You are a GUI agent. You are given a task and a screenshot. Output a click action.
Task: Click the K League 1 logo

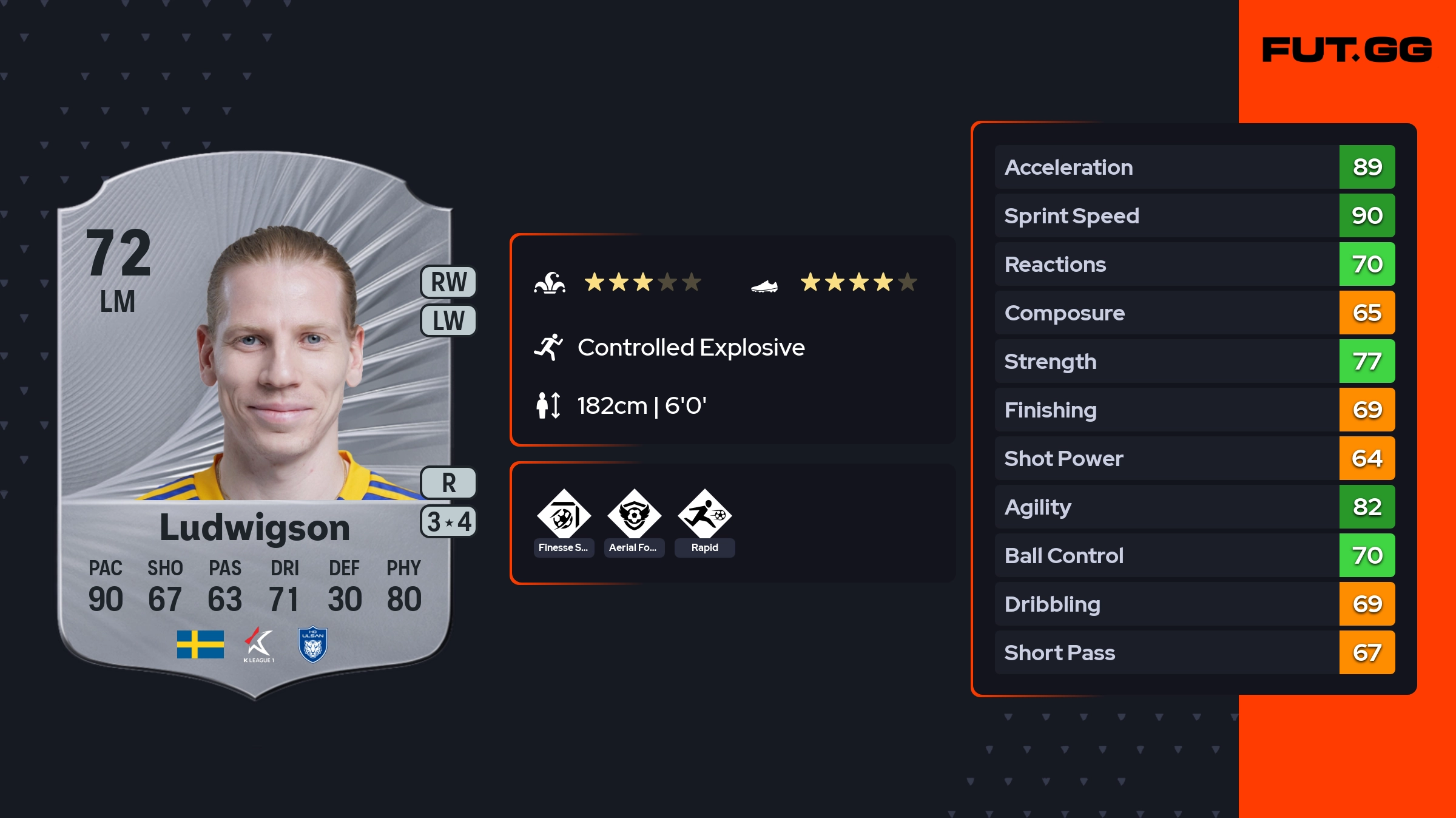(259, 644)
